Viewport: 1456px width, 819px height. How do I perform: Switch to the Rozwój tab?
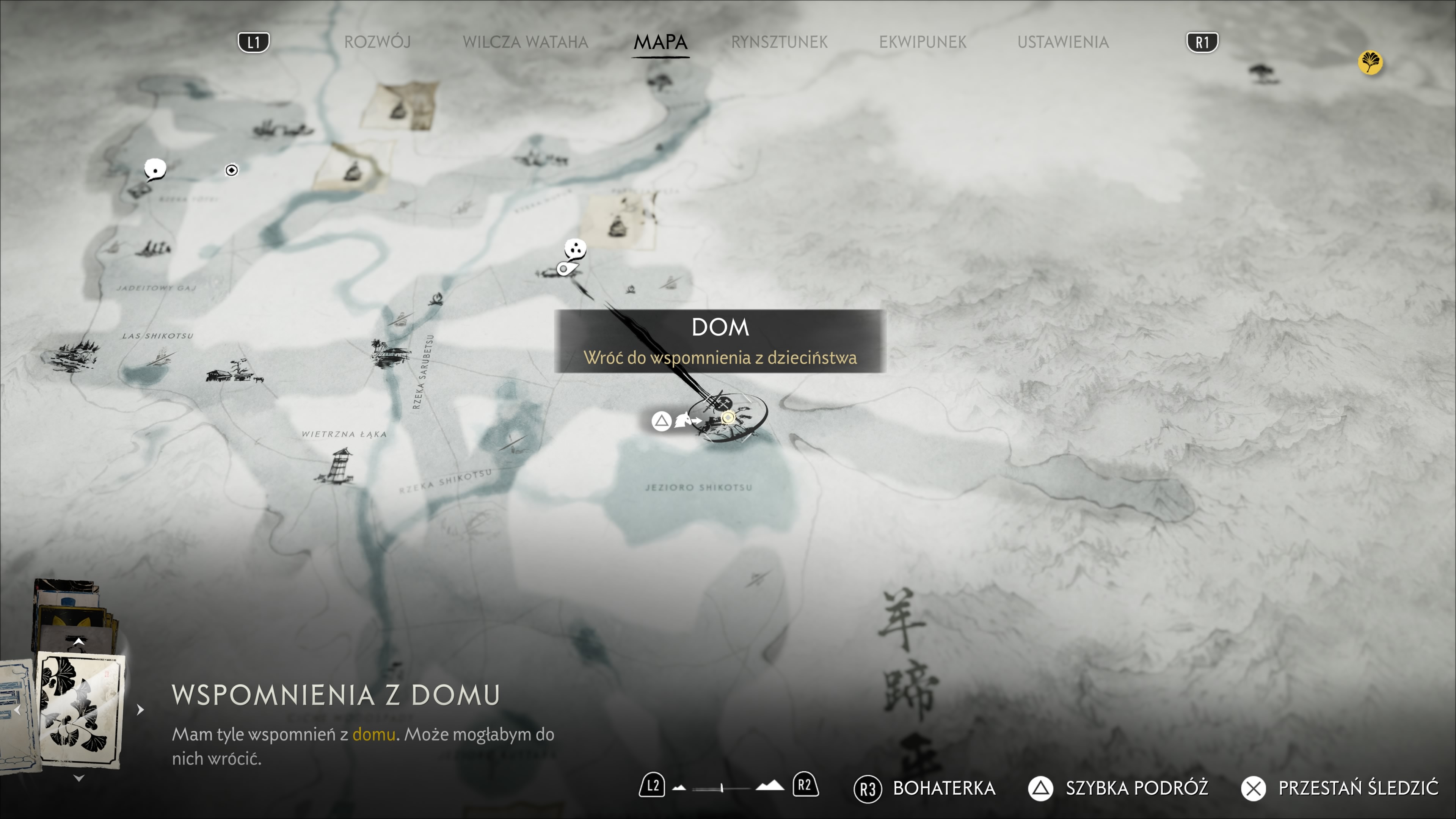(377, 42)
